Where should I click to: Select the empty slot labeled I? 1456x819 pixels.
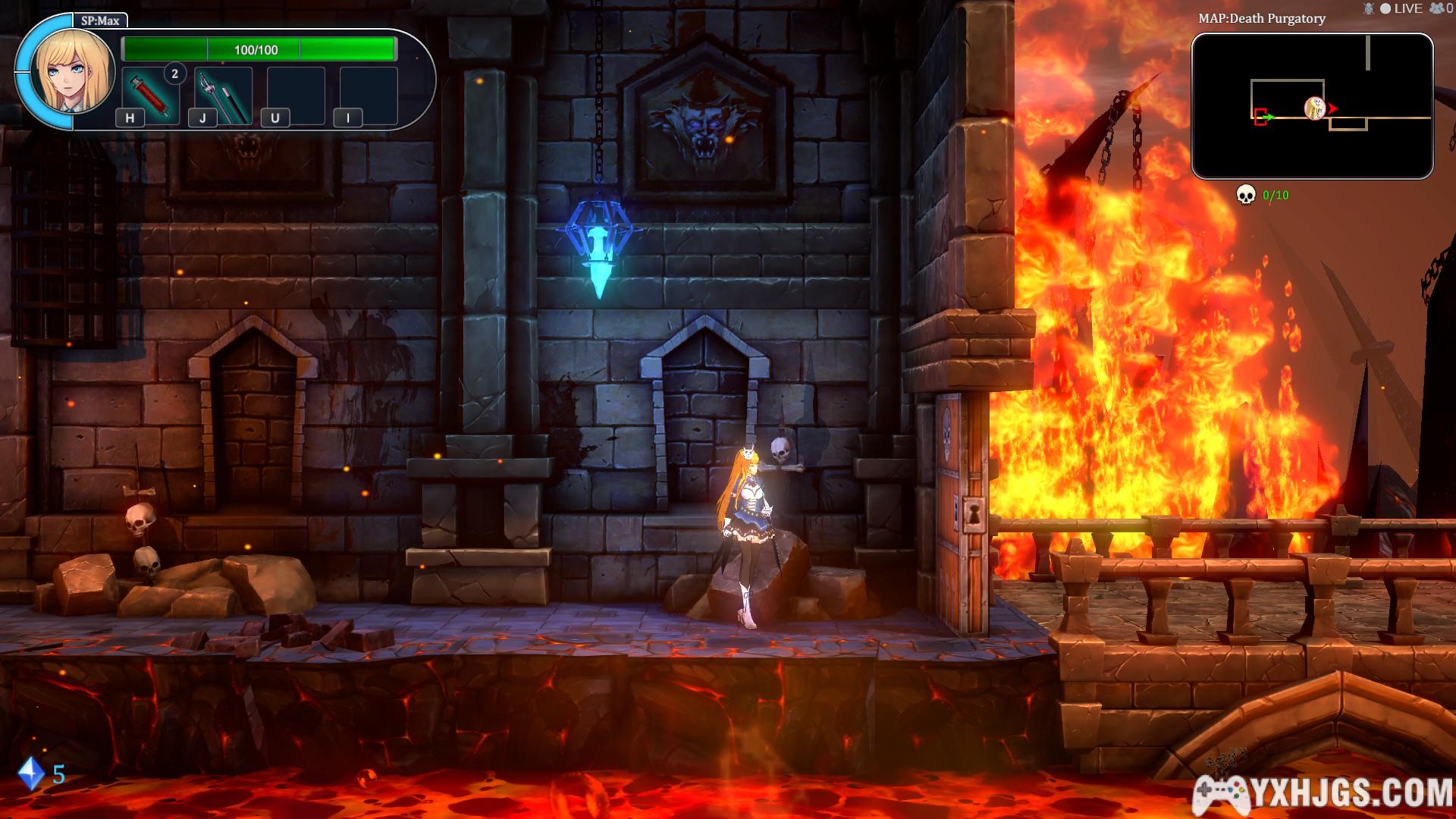pyautogui.click(x=369, y=96)
